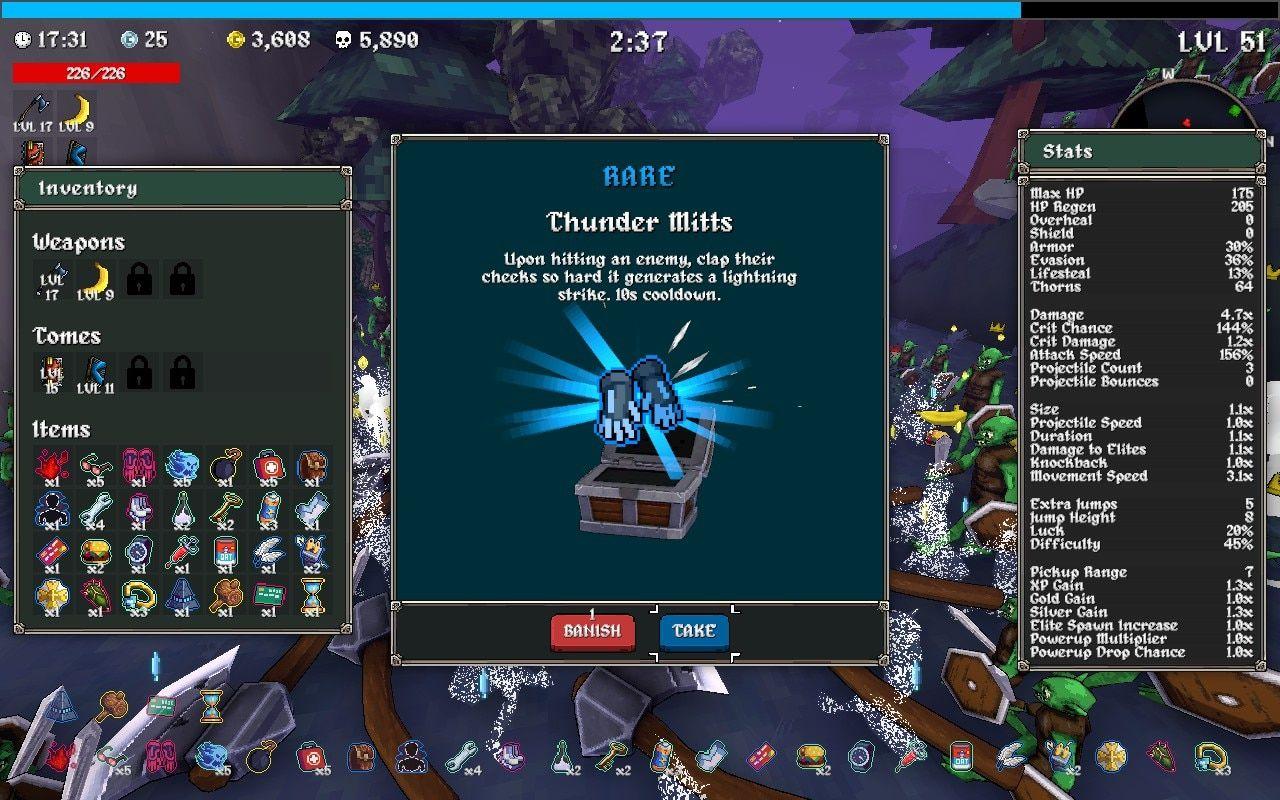
Task: Select the level 15 red tome
Action: tap(53, 373)
